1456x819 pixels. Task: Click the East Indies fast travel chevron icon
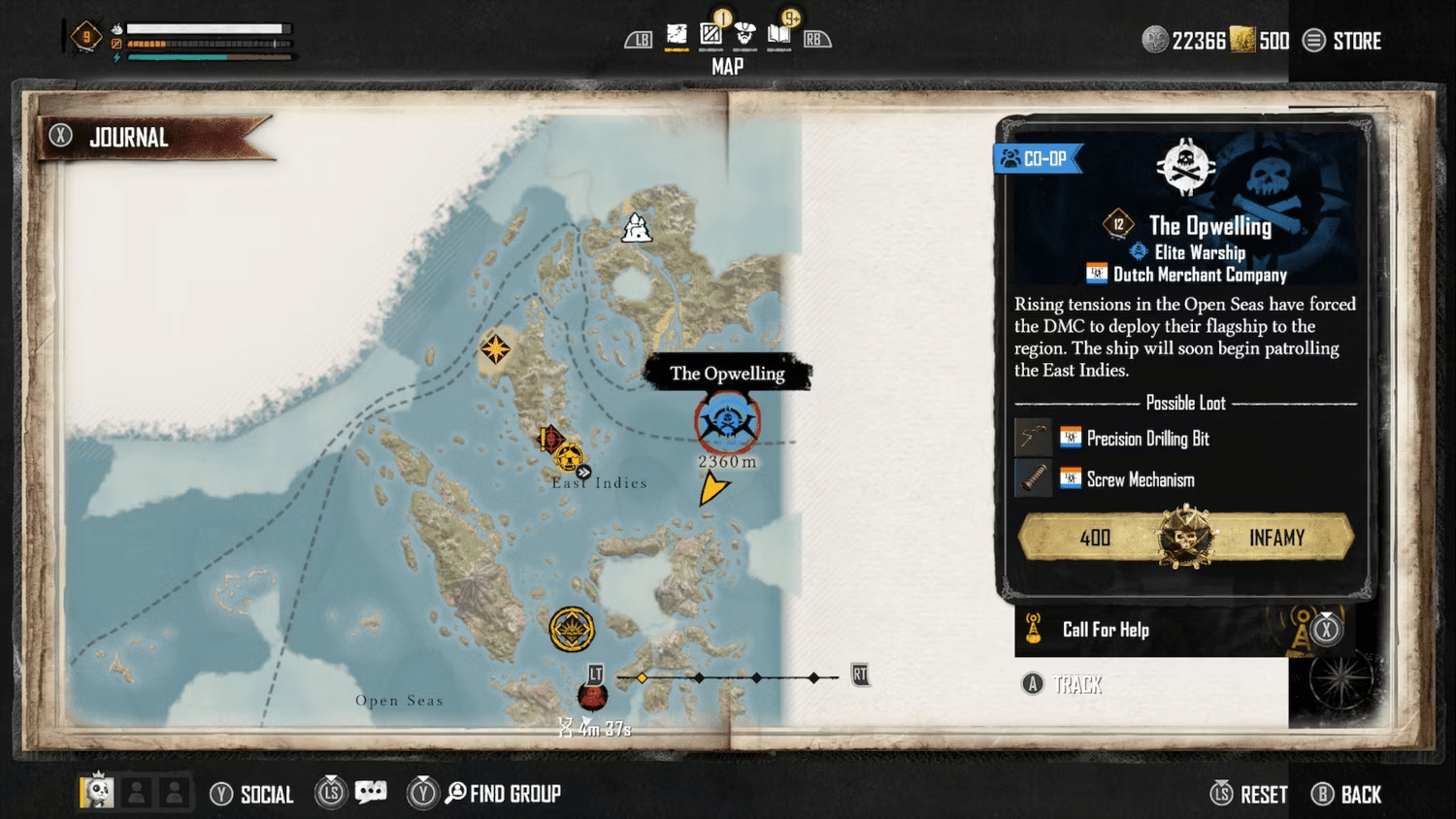[584, 471]
